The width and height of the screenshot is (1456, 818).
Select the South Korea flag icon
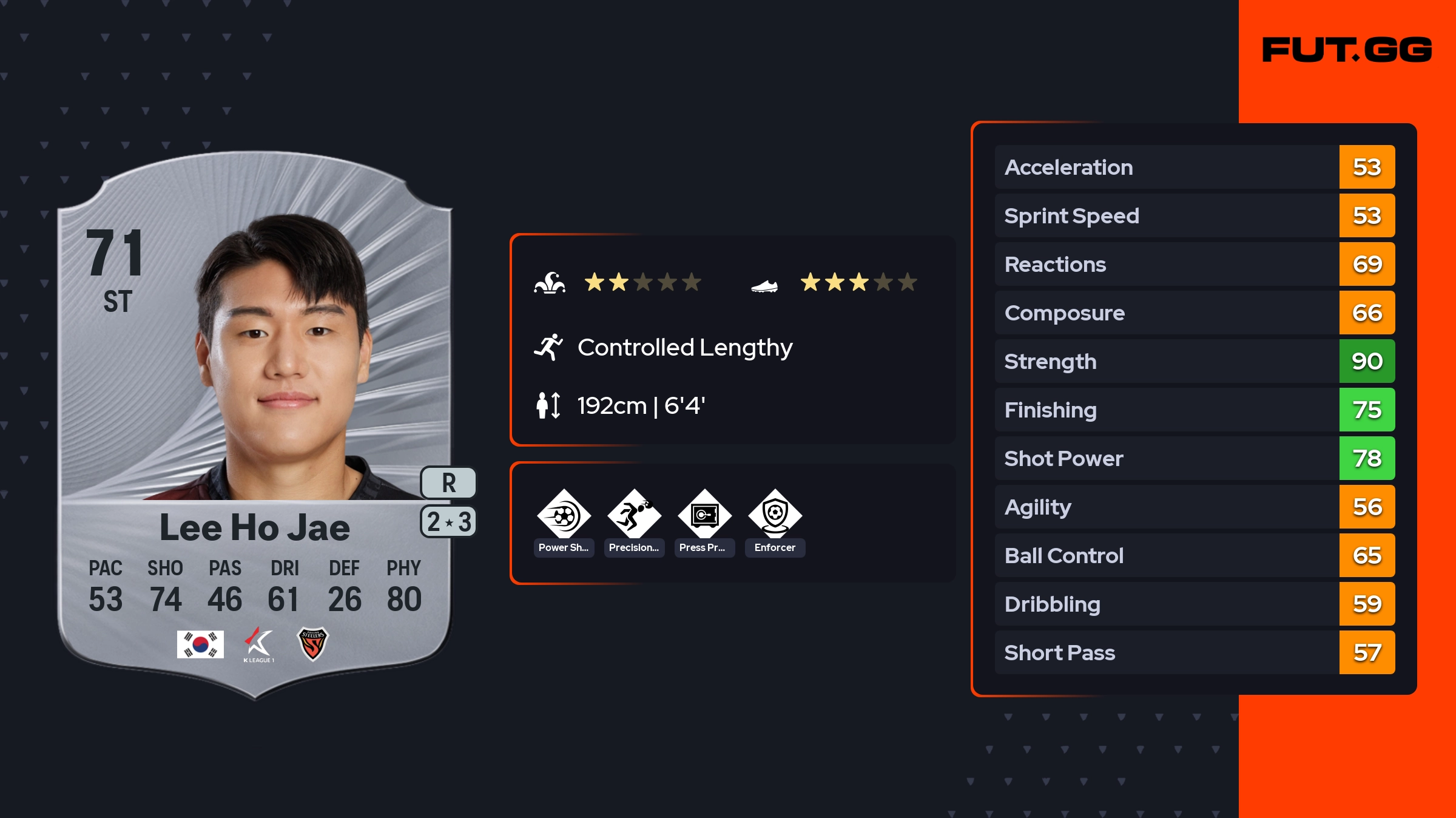(x=200, y=644)
